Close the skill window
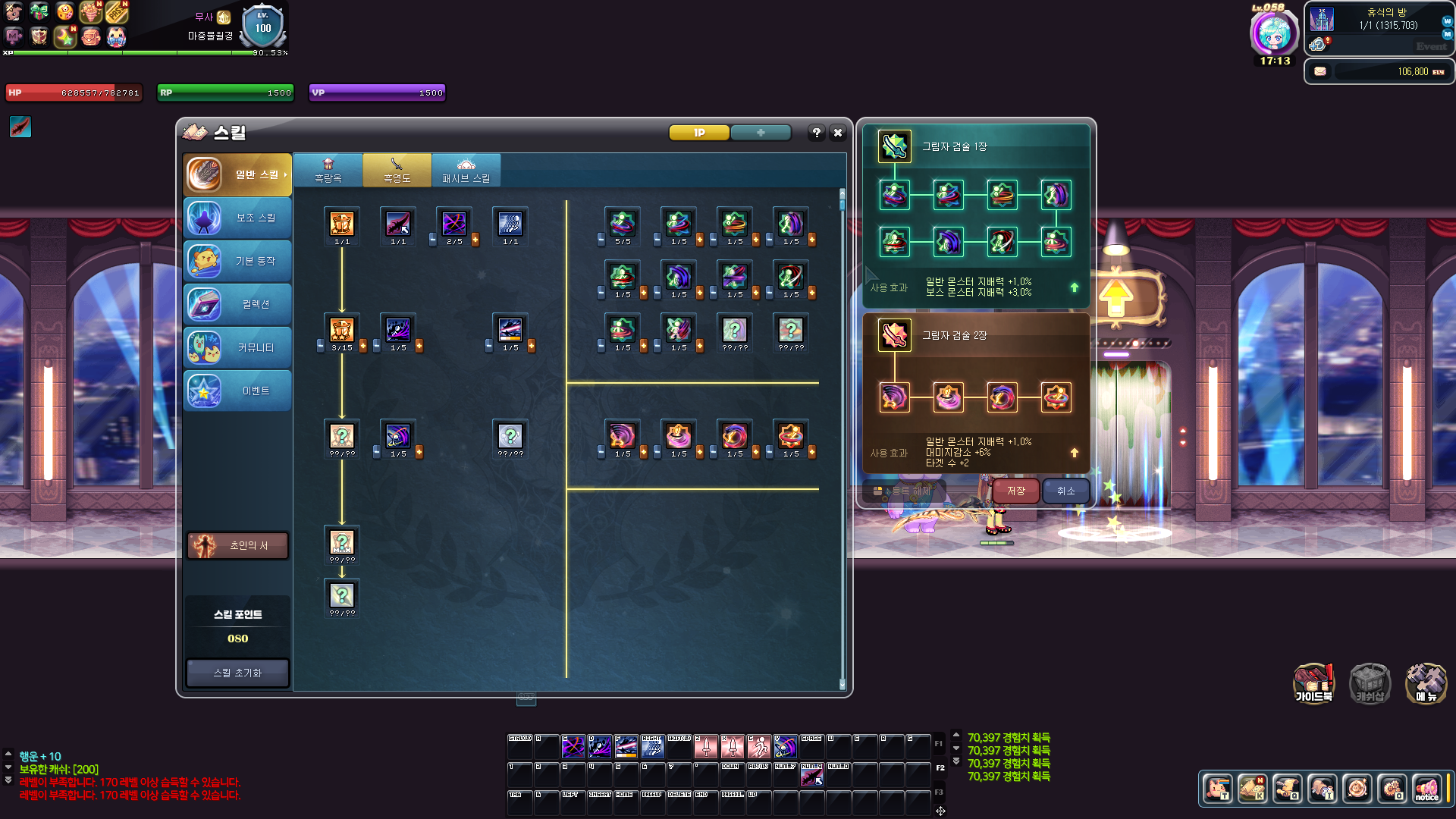The width and height of the screenshot is (1456, 819). (x=837, y=133)
